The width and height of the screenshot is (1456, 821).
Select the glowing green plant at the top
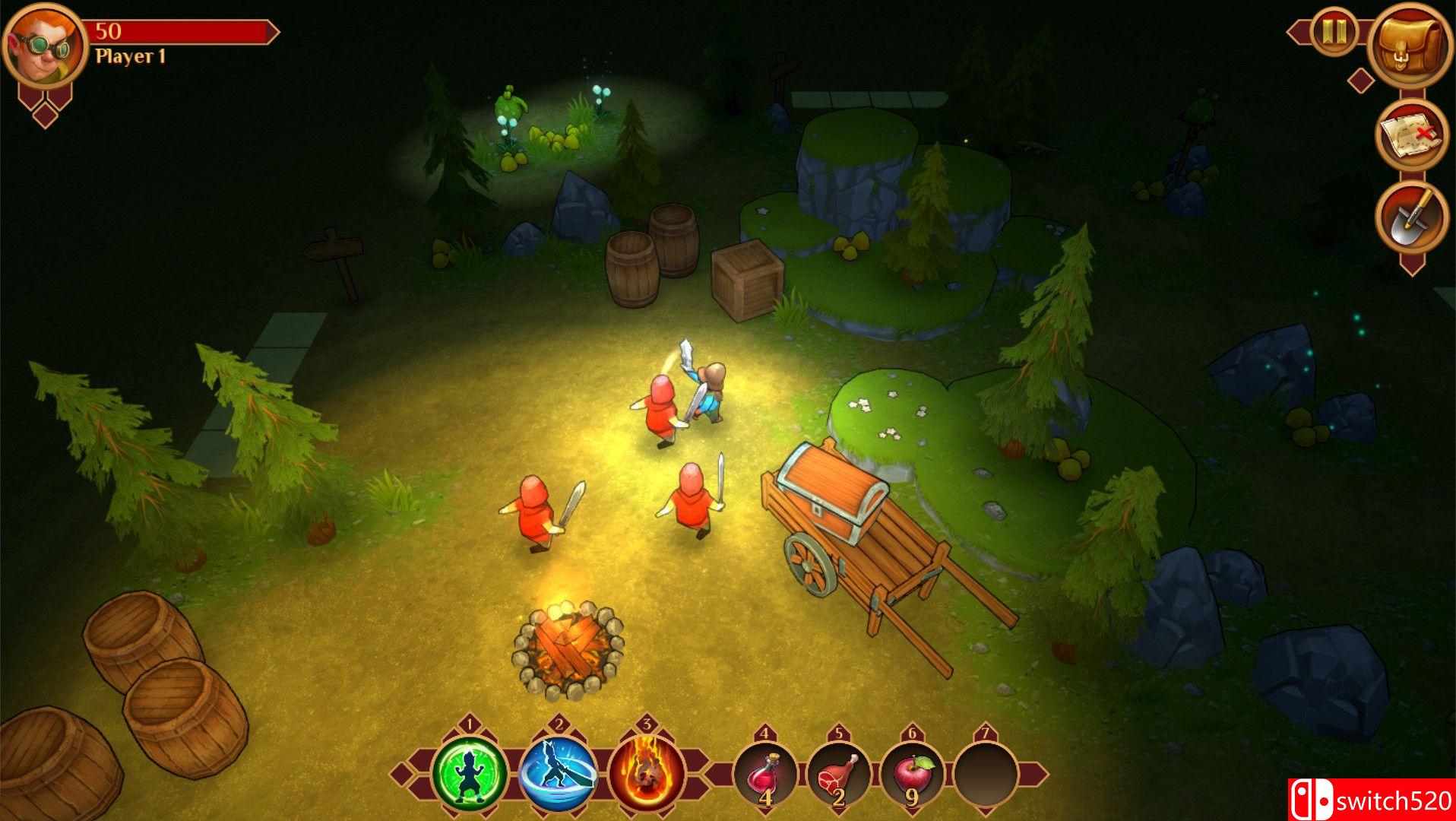pyautogui.click(x=511, y=106)
